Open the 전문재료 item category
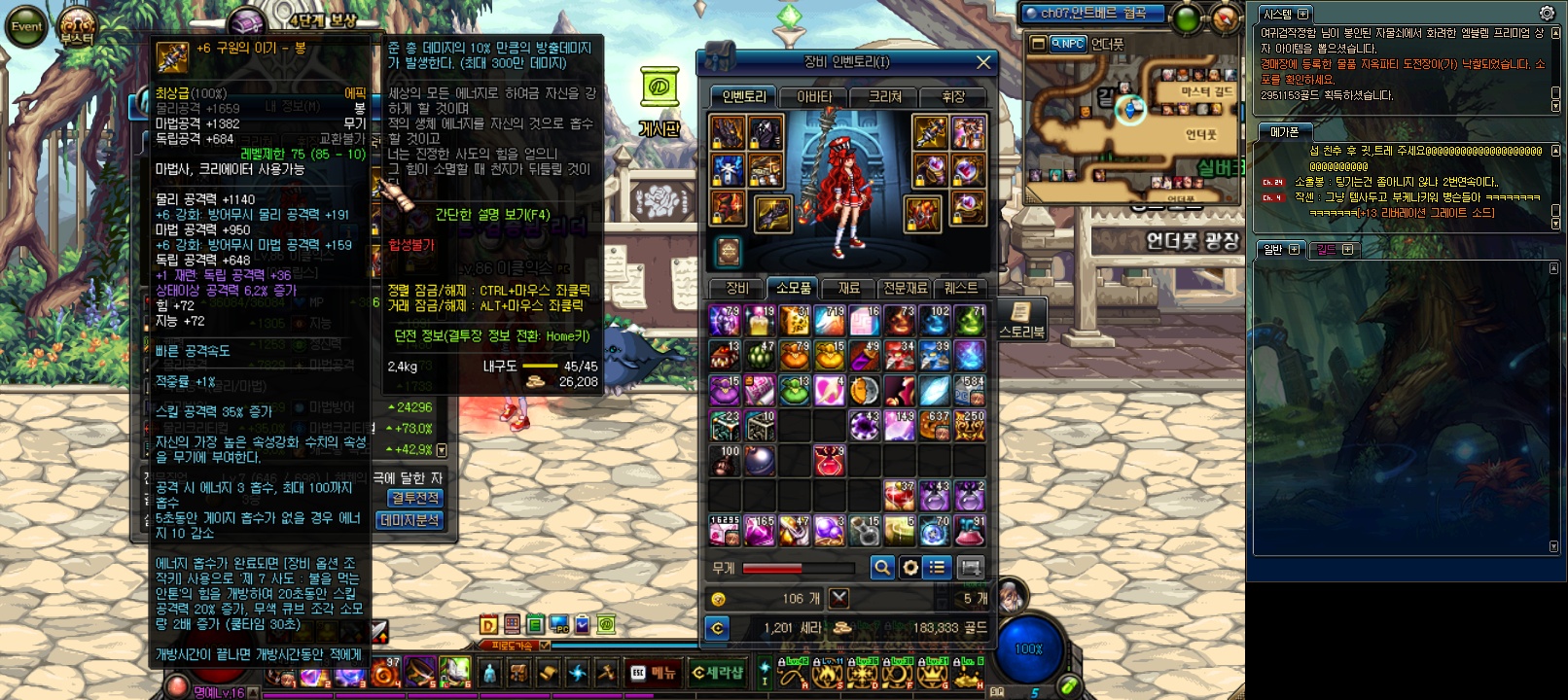Screen dimensions: 1568x700 (905, 288)
